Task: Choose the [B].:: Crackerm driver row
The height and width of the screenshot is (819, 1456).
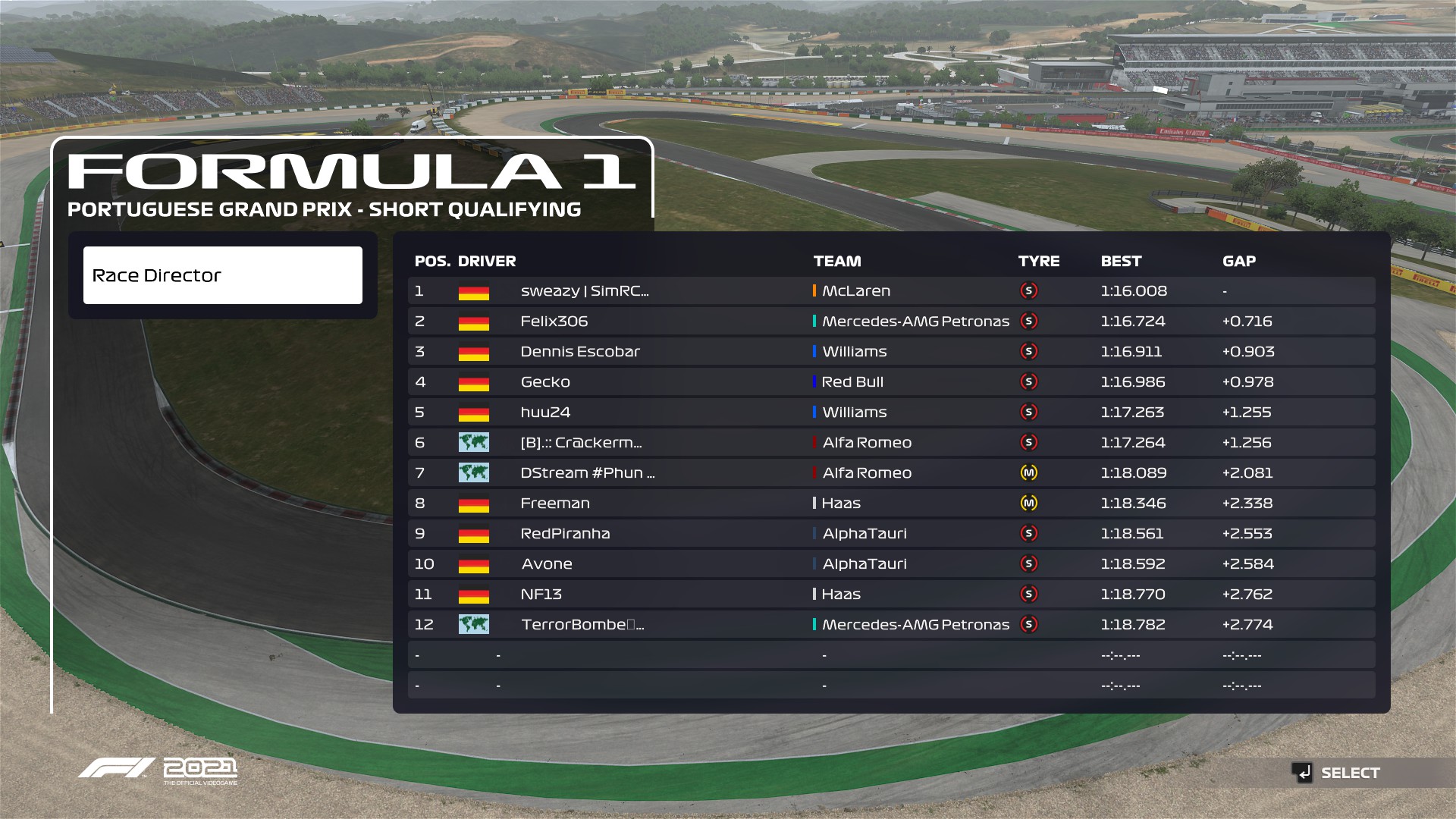Action: tap(581, 443)
